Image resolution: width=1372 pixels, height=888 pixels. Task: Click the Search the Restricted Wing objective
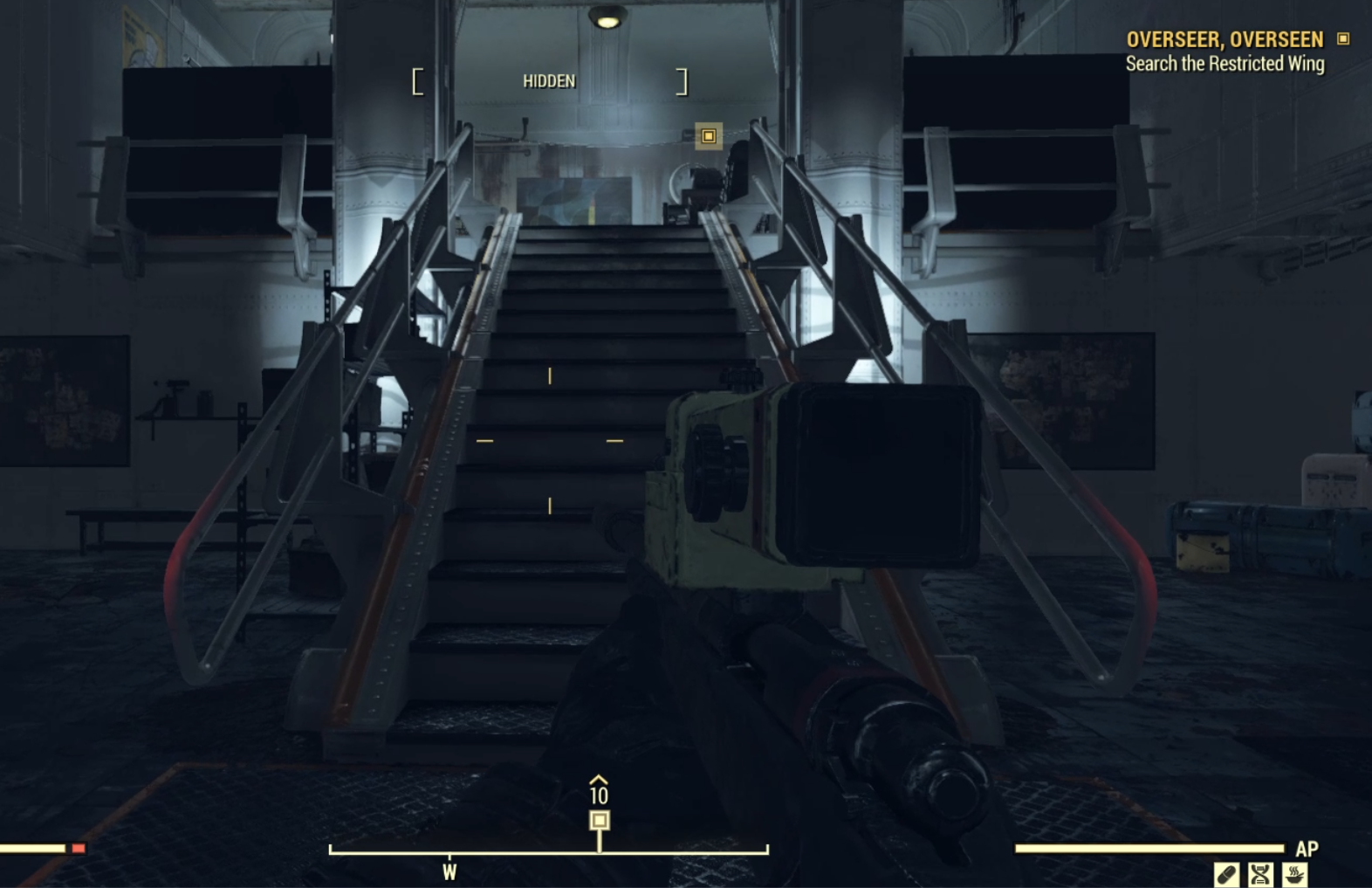[x=1225, y=63]
